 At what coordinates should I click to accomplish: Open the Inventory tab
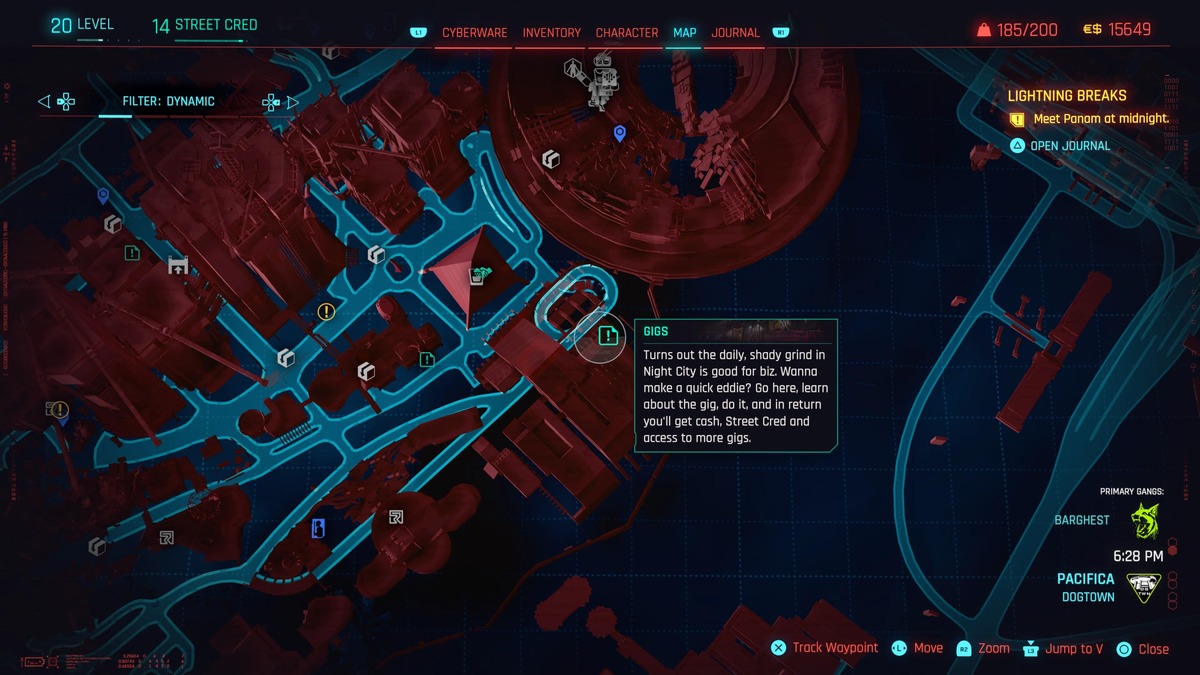[x=551, y=33]
